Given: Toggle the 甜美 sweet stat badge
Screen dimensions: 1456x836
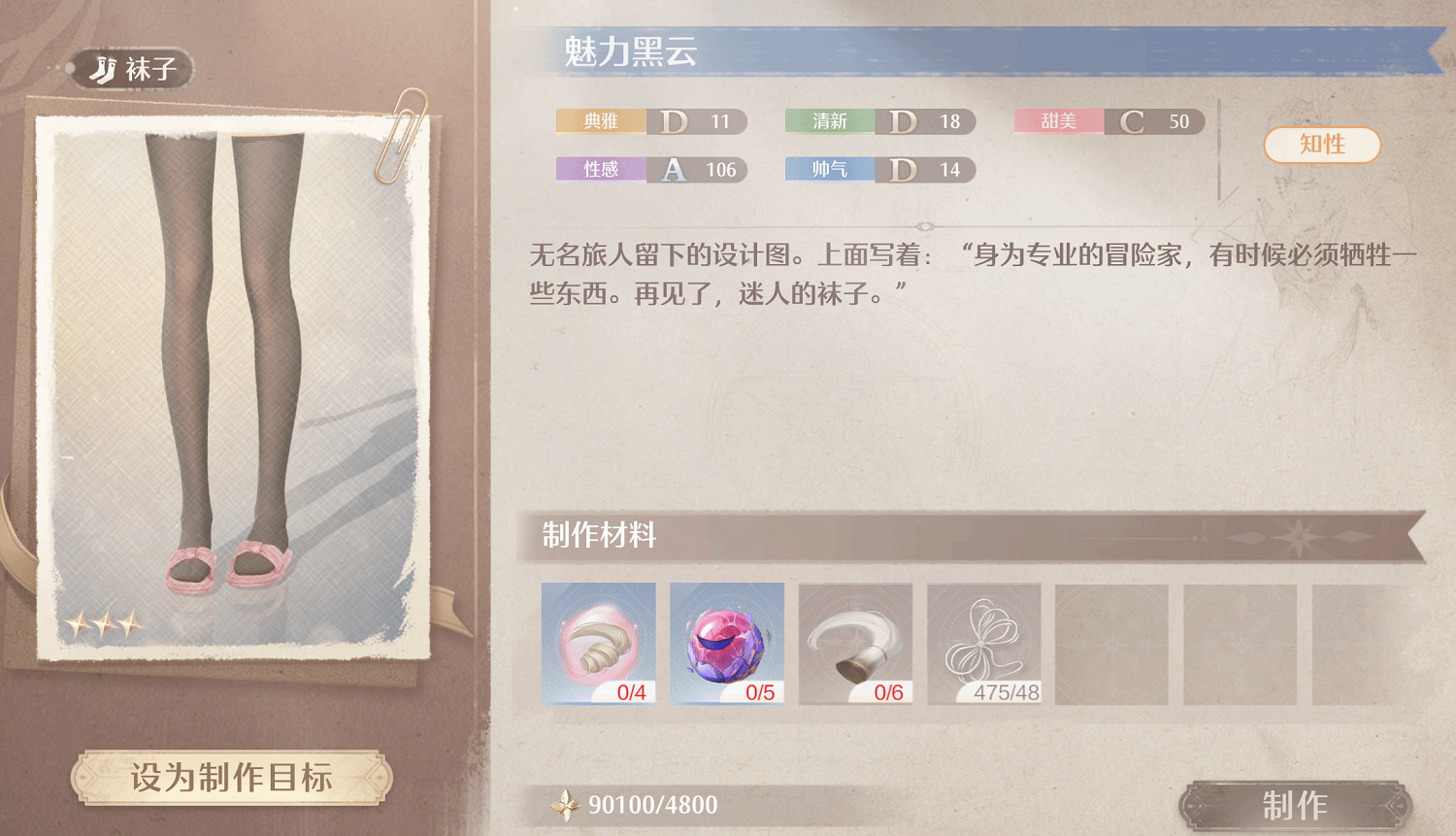Looking at the screenshot, I should click(x=1109, y=121).
